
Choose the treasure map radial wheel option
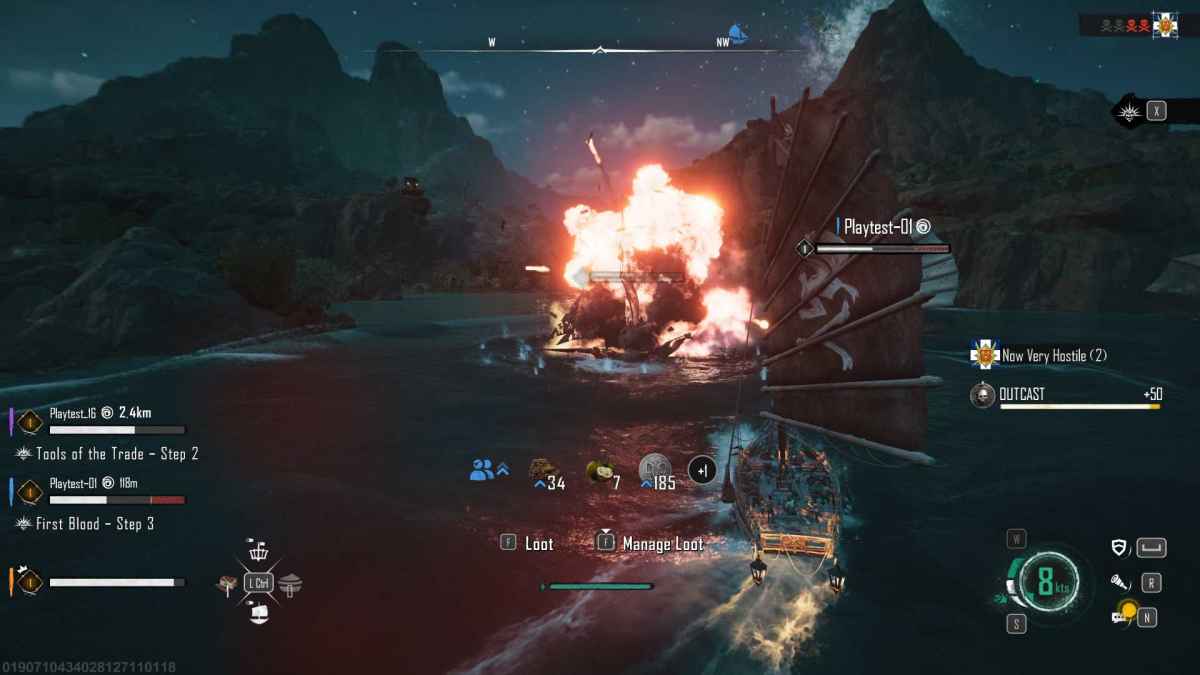(227, 584)
